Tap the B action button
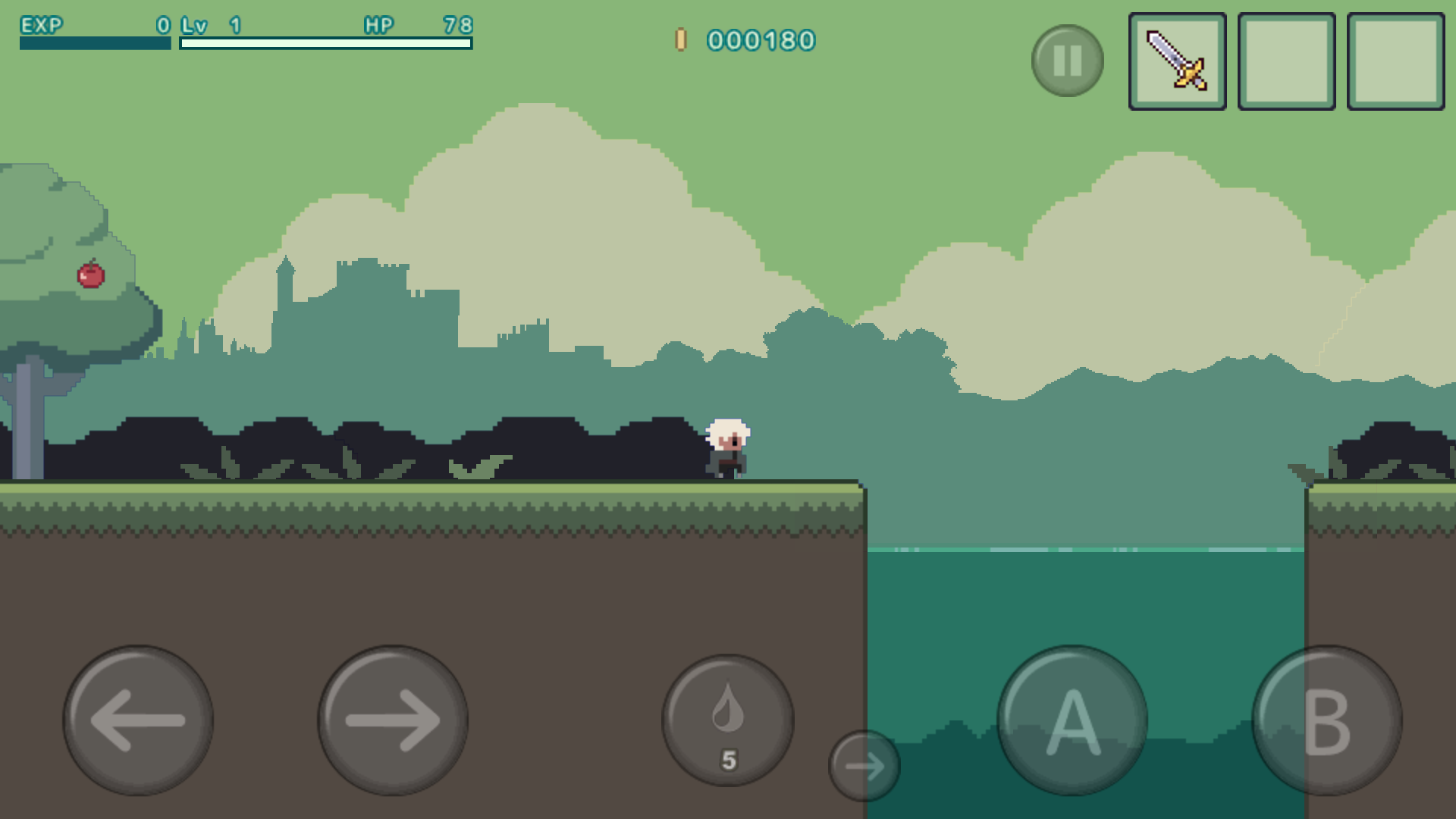The width and height of the screenshot is (1456, 819). pos(1327,720)
